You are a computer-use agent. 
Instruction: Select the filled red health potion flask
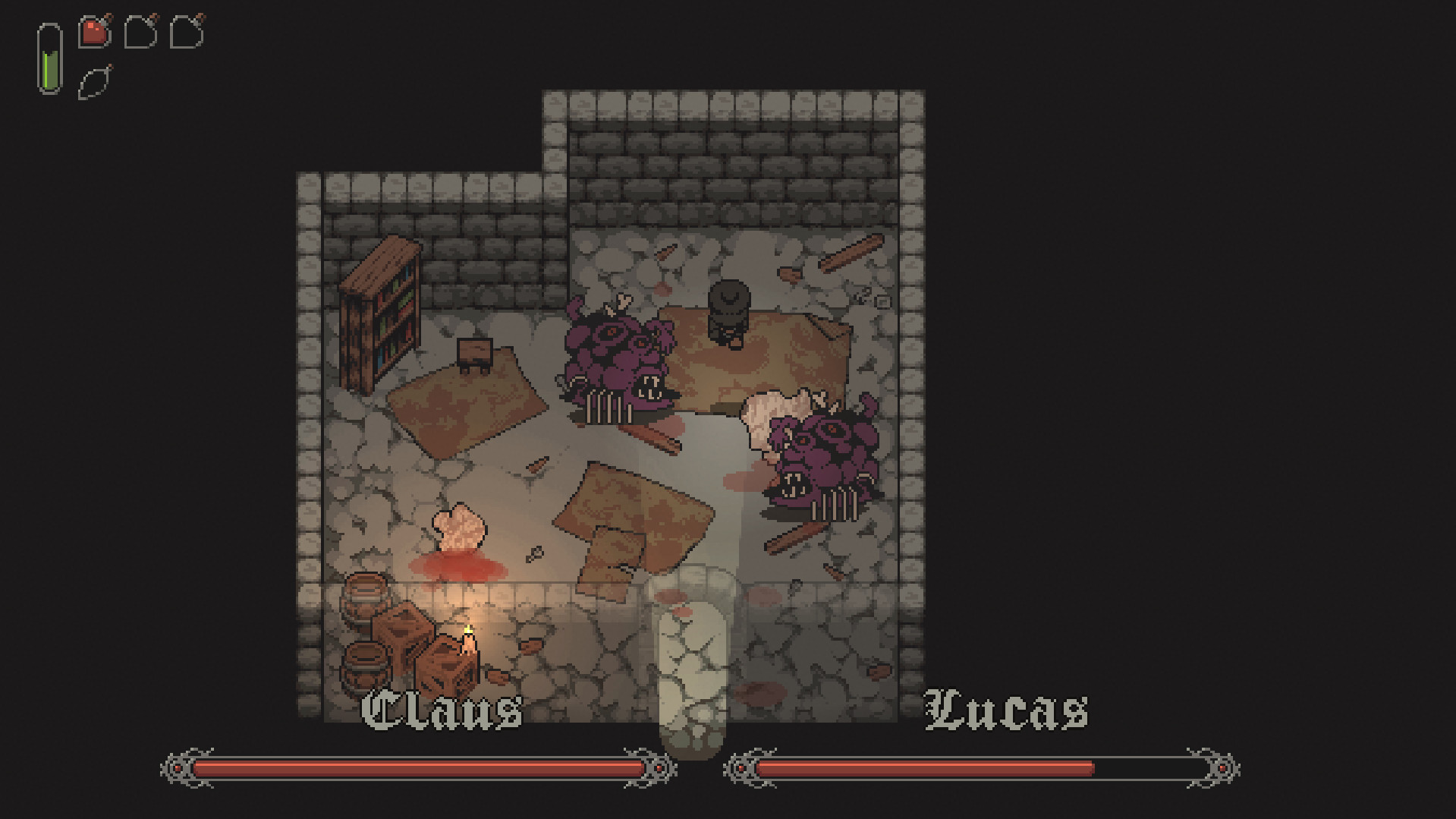pyautogui.click(x=93, y=32)
